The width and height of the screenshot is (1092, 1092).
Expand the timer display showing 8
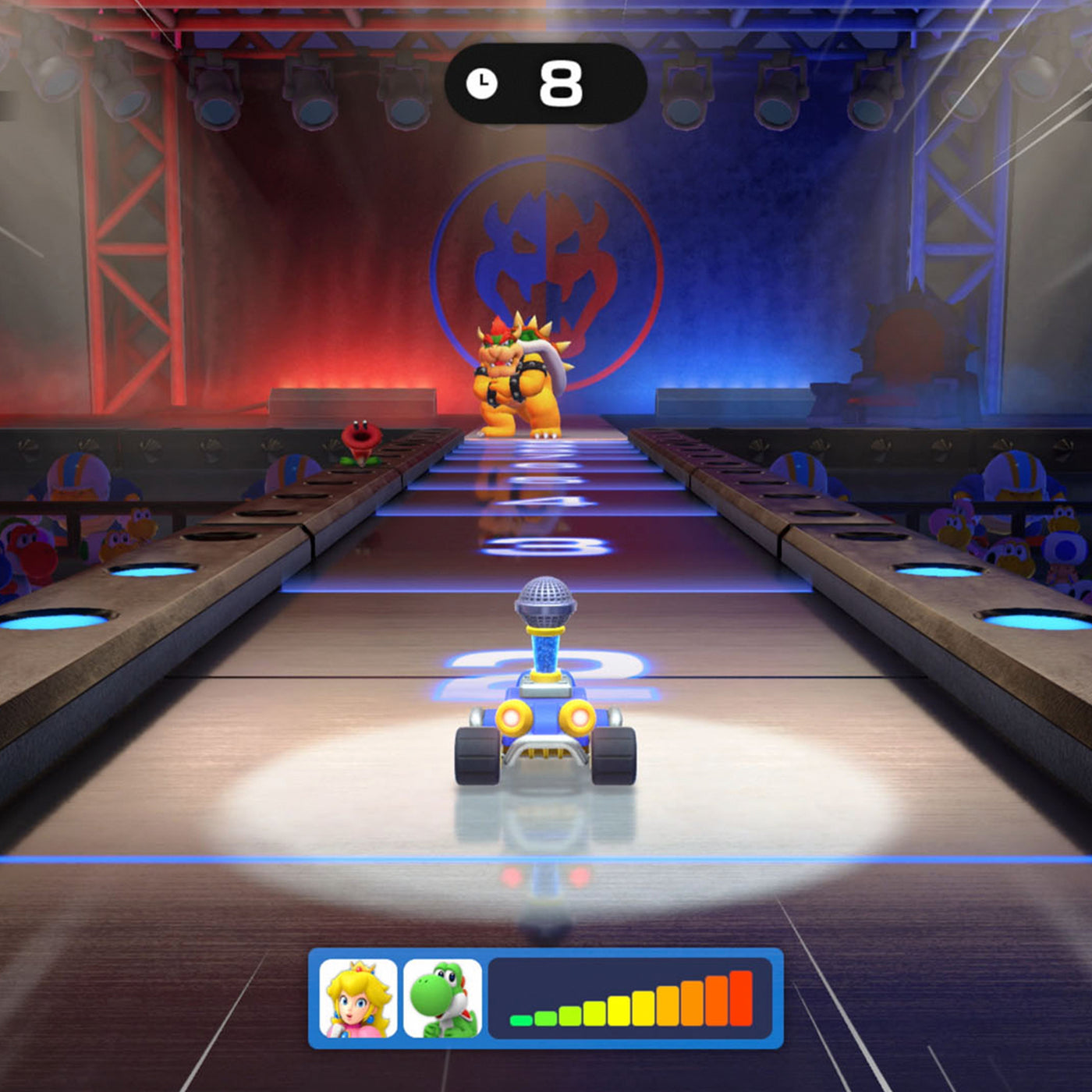546,82
